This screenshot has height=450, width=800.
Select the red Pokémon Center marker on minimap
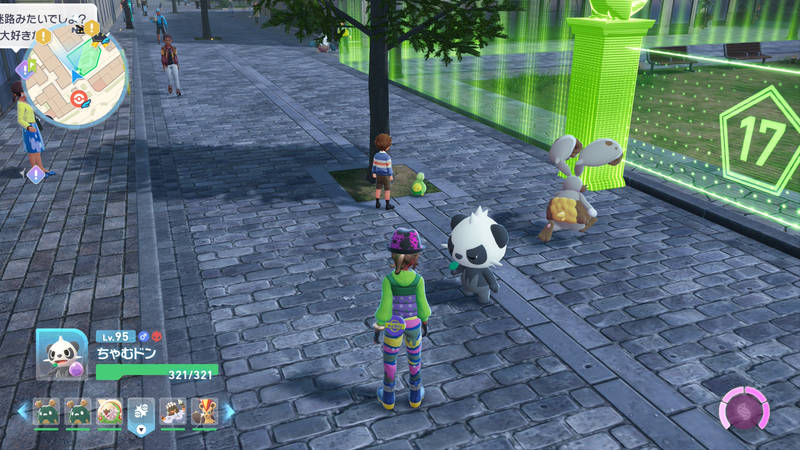[x=78, y=99]
